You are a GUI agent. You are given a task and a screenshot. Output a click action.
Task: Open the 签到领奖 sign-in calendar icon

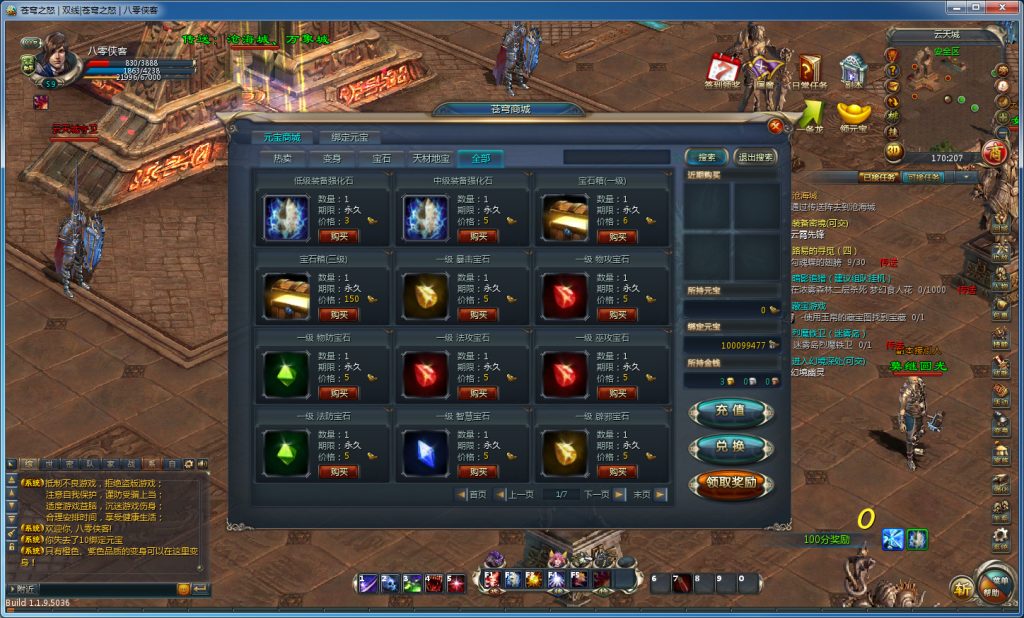tap(722, 70)
